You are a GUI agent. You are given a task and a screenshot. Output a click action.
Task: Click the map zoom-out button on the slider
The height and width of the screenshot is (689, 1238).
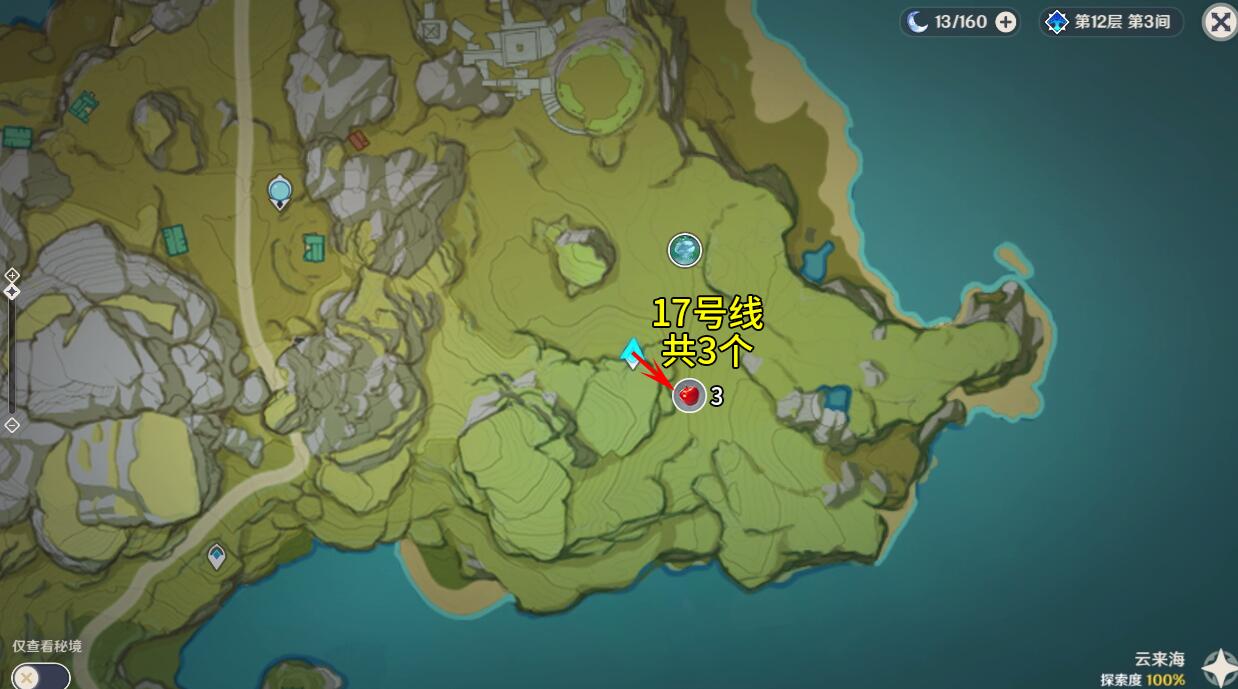click(12, 425)
